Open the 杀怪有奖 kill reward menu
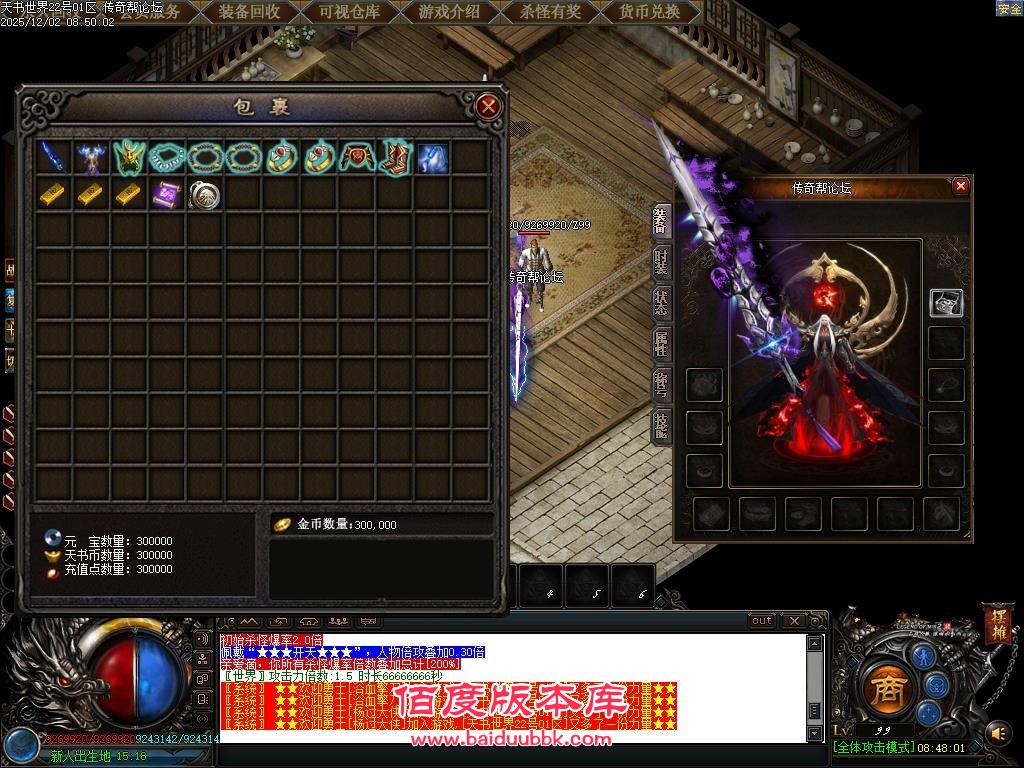Viewport: 1024px width, 768px height. pos(550,12)
